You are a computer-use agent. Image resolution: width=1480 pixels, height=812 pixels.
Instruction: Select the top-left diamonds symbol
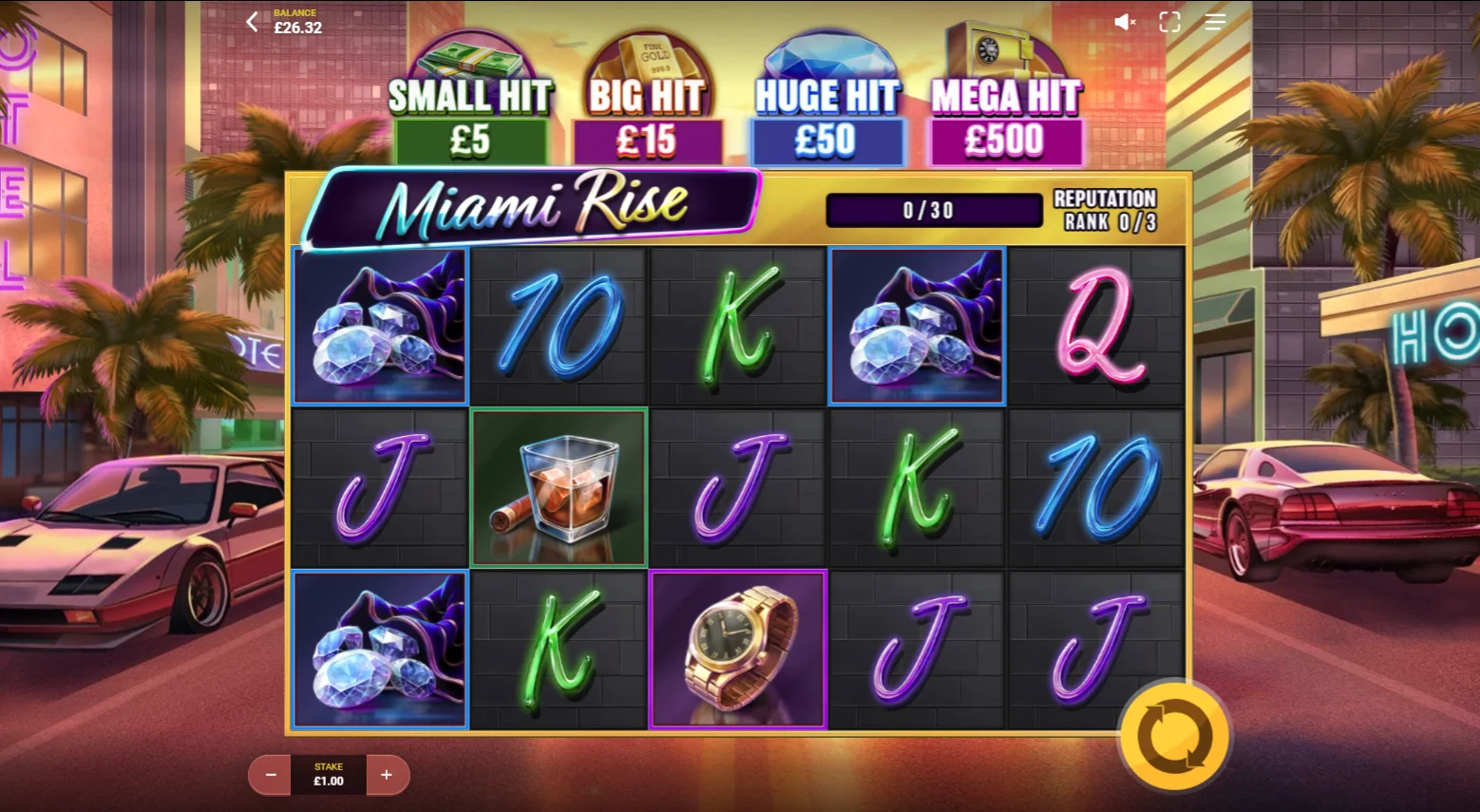pyautogui.click(x=380, y=325)
